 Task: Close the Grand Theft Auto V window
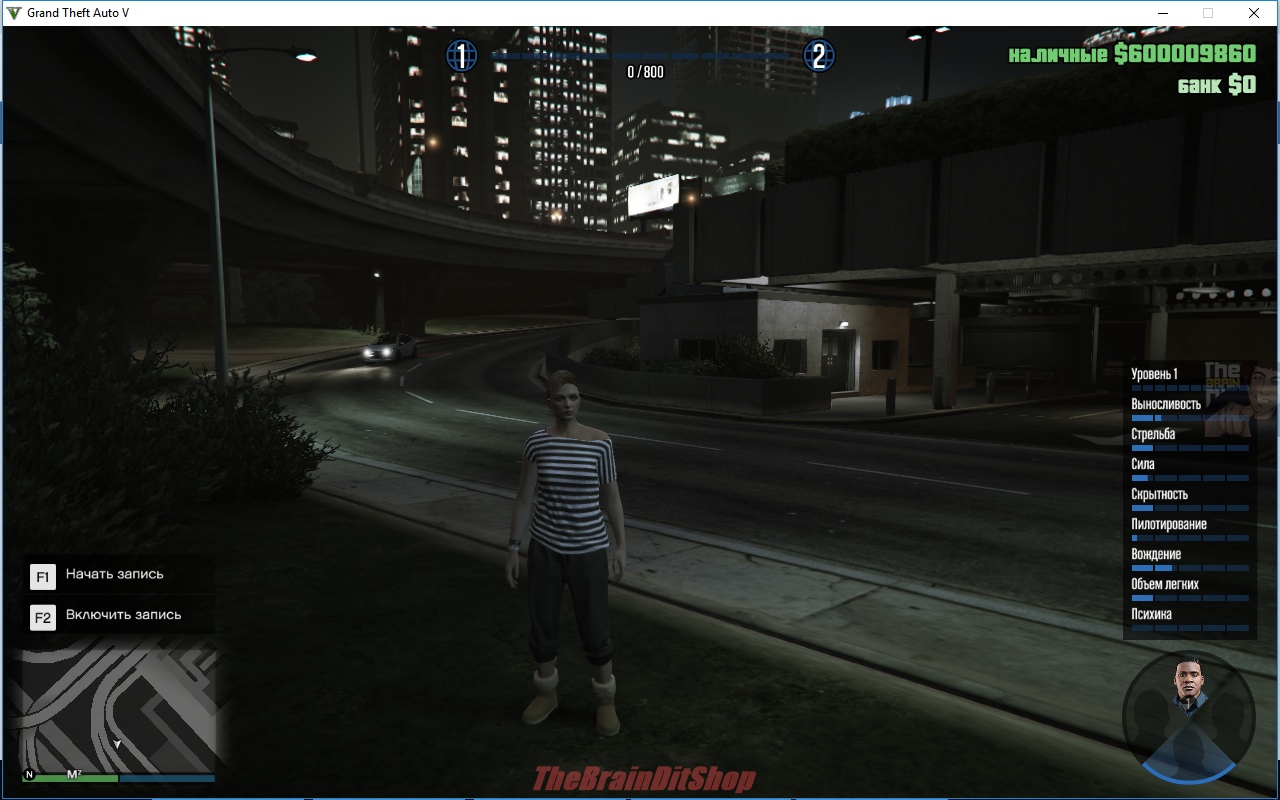tap(1253, 13)
